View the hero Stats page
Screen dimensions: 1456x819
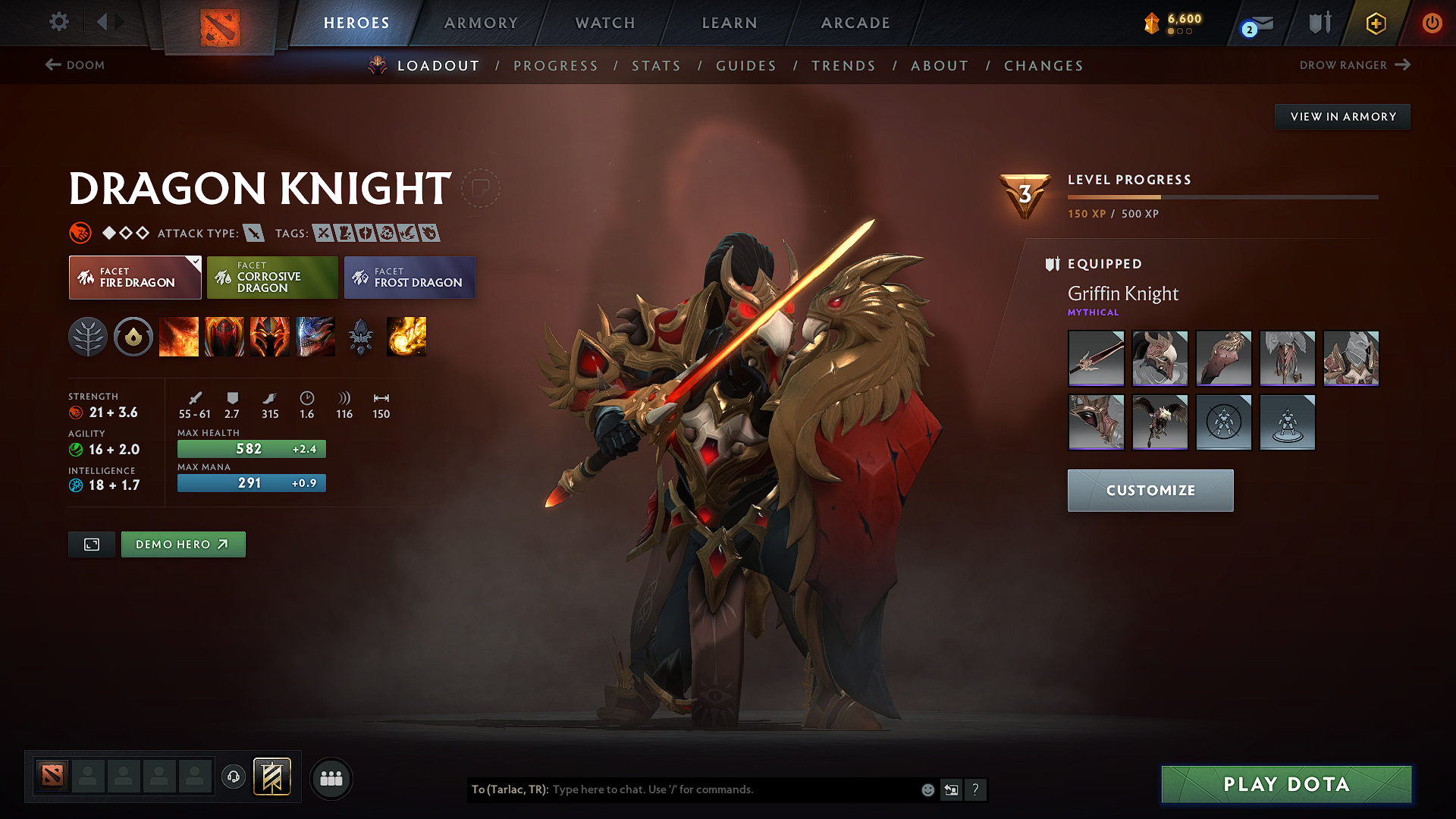(x=656, y=66)
